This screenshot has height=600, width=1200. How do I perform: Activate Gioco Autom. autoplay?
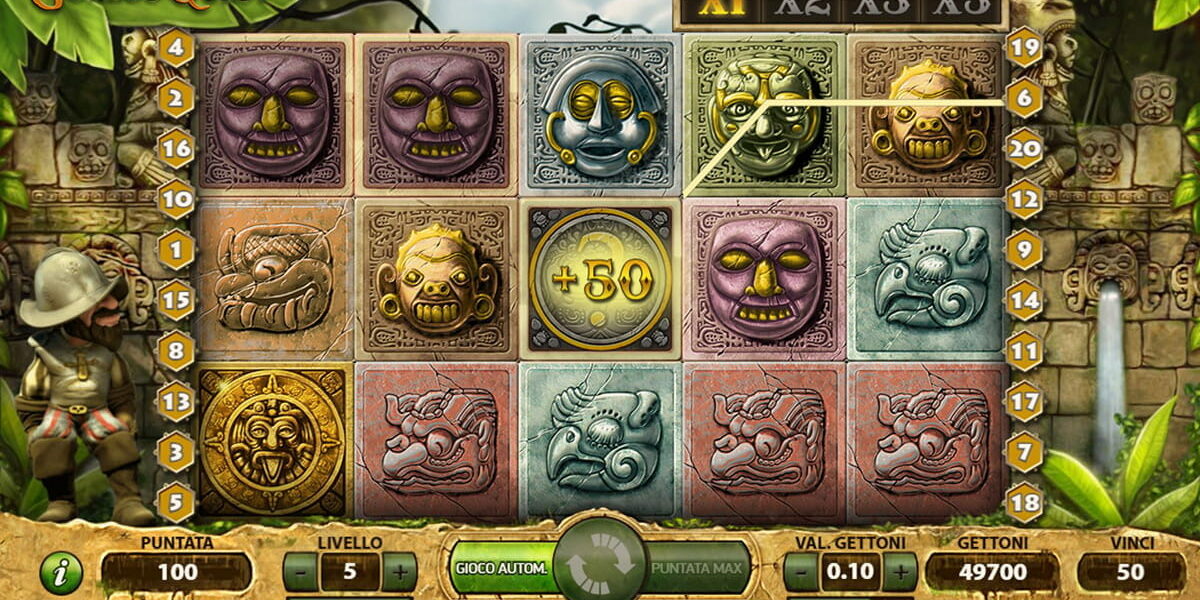(502, 569)
